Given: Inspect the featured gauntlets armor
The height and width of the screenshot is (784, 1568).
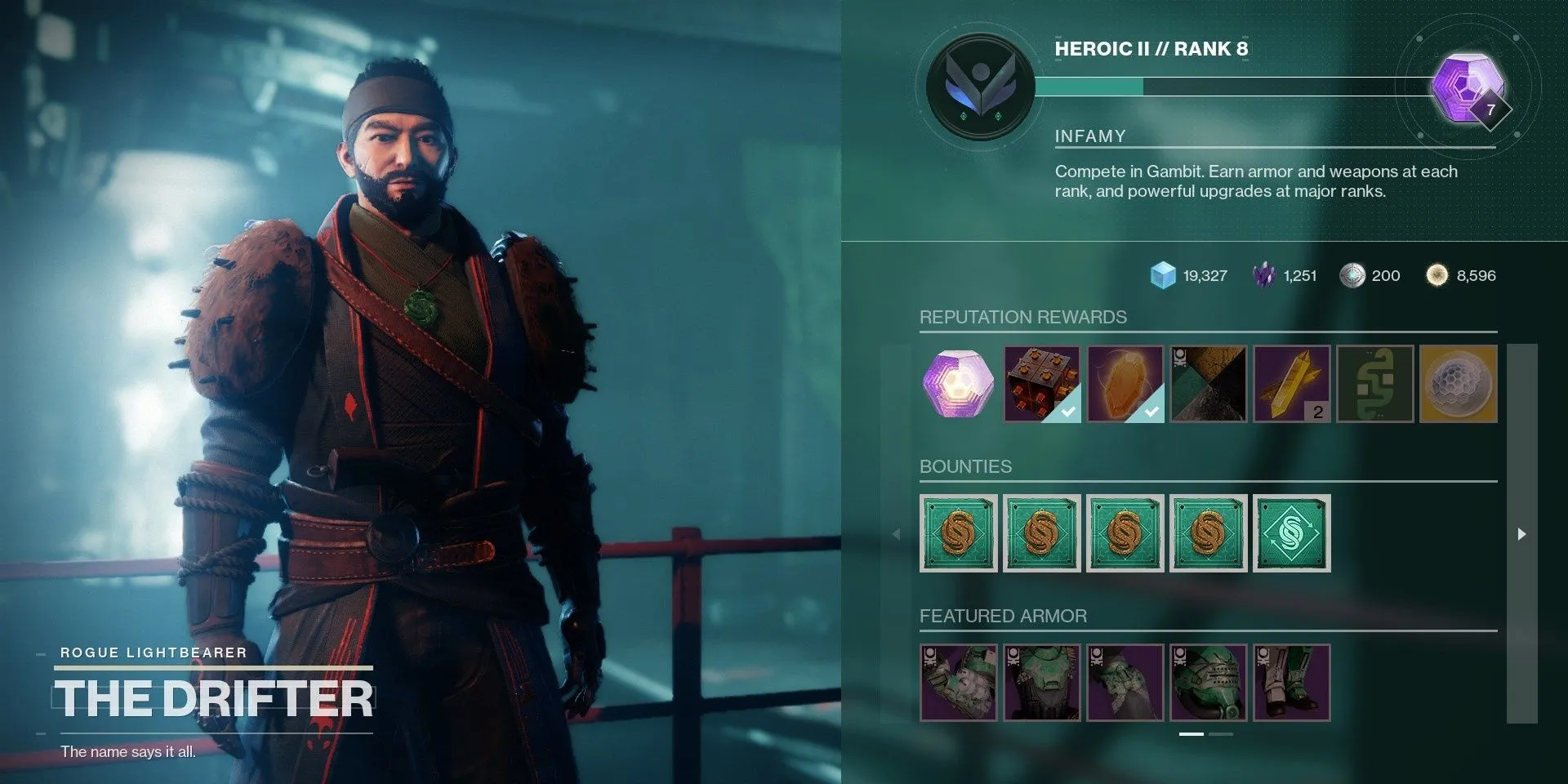Looking at the screenshot, I should pyautogui.click(x=959, y=683).
